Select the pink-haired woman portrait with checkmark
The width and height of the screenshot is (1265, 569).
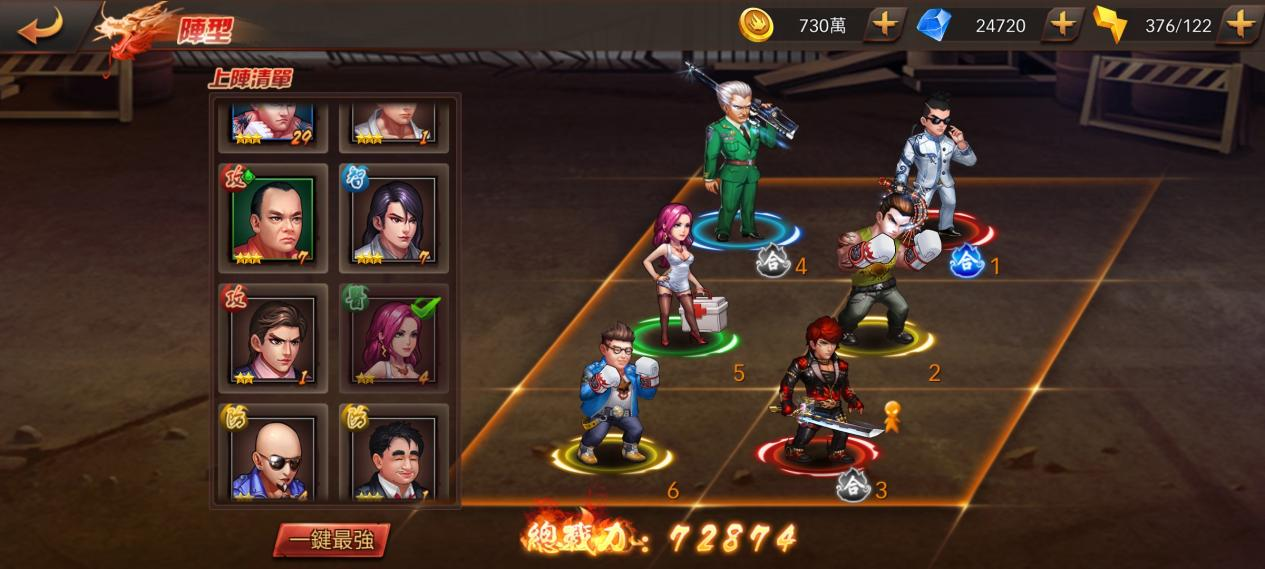(x=394, y=339)
